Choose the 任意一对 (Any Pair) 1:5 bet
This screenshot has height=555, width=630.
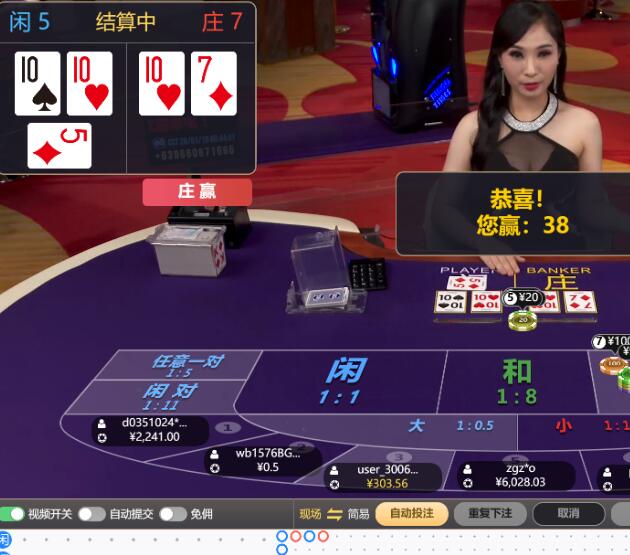(185, 366)
